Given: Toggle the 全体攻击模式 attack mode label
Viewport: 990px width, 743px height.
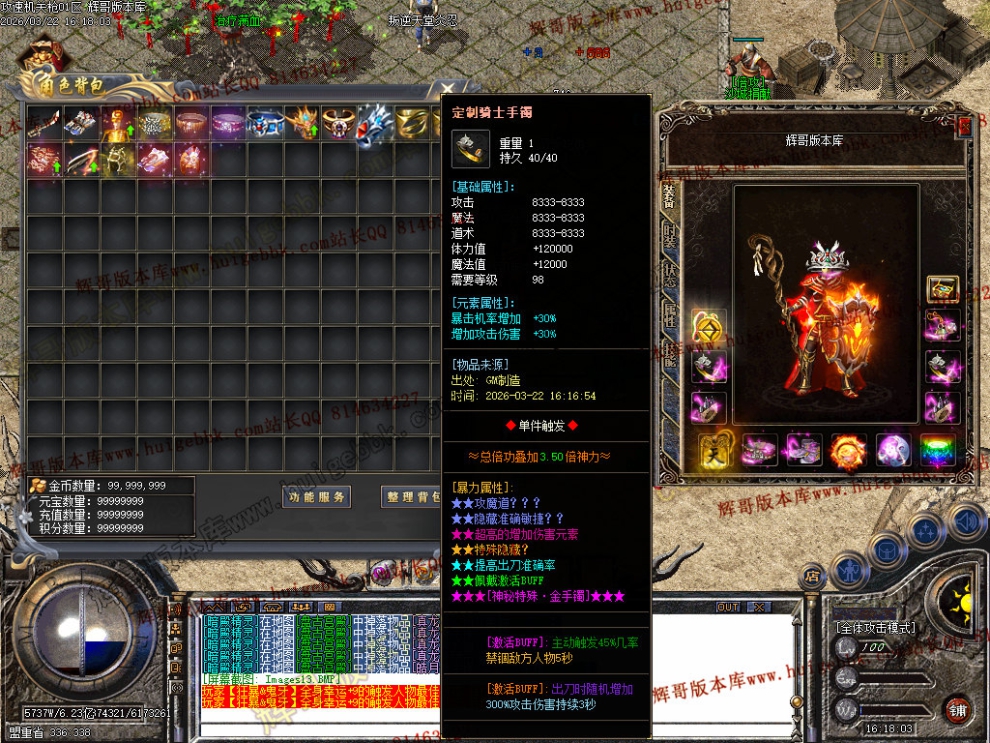Looking at the screenshot, I should point(875,628).
